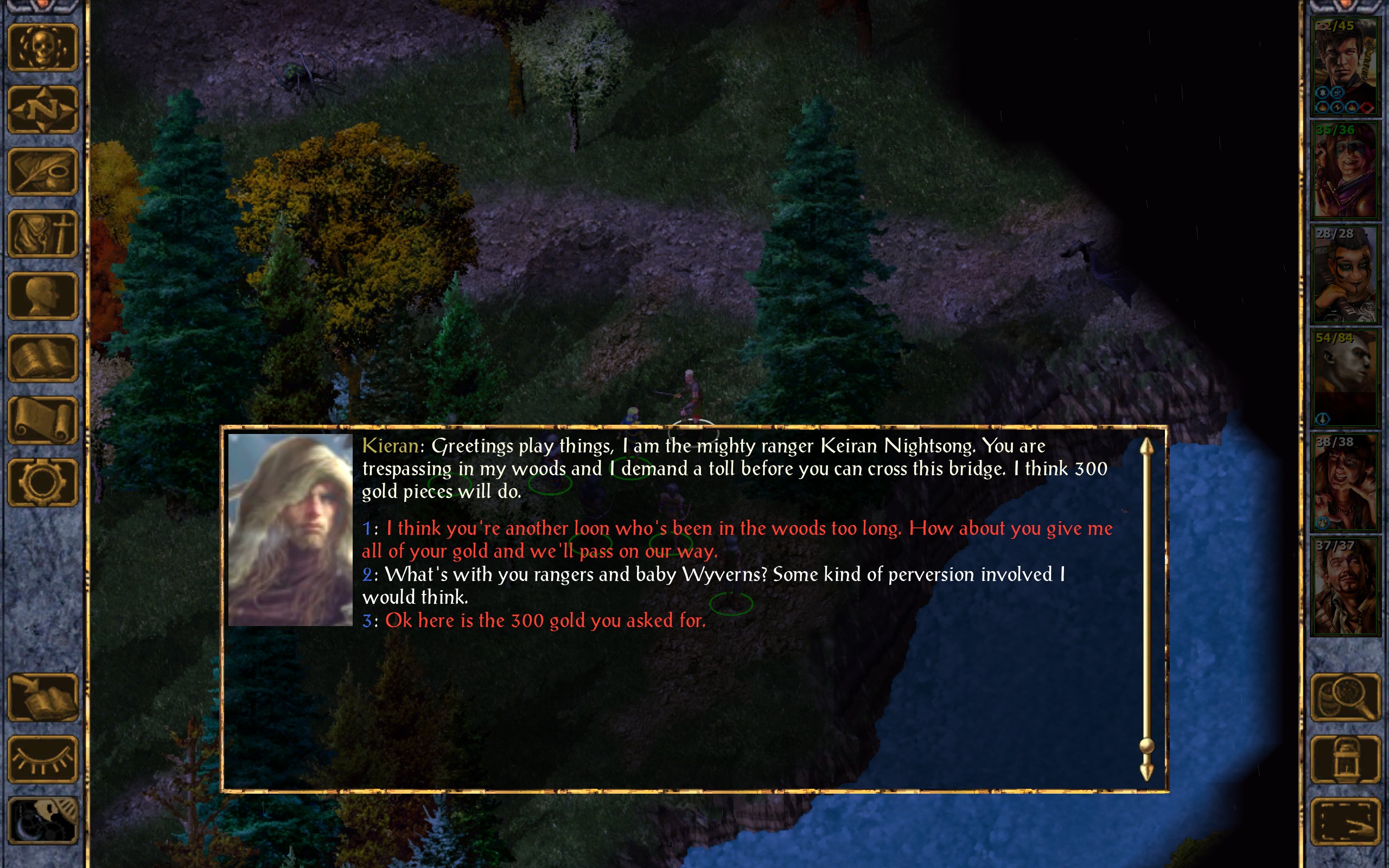Pay the toll with the 300 gold reply
1389x868 pixels.
545,621
